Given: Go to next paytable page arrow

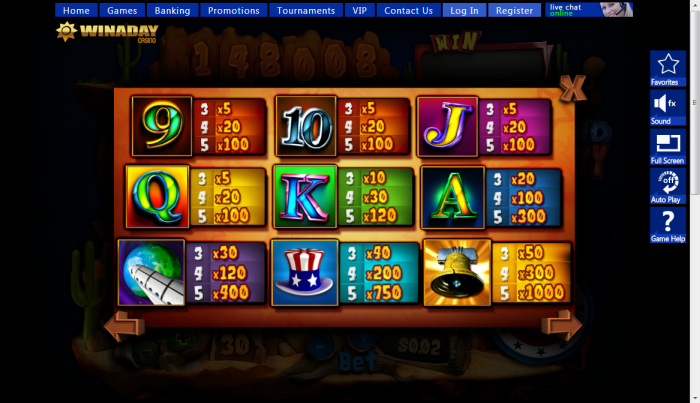Looking at the screenshot, I should (x=561, y=325).
